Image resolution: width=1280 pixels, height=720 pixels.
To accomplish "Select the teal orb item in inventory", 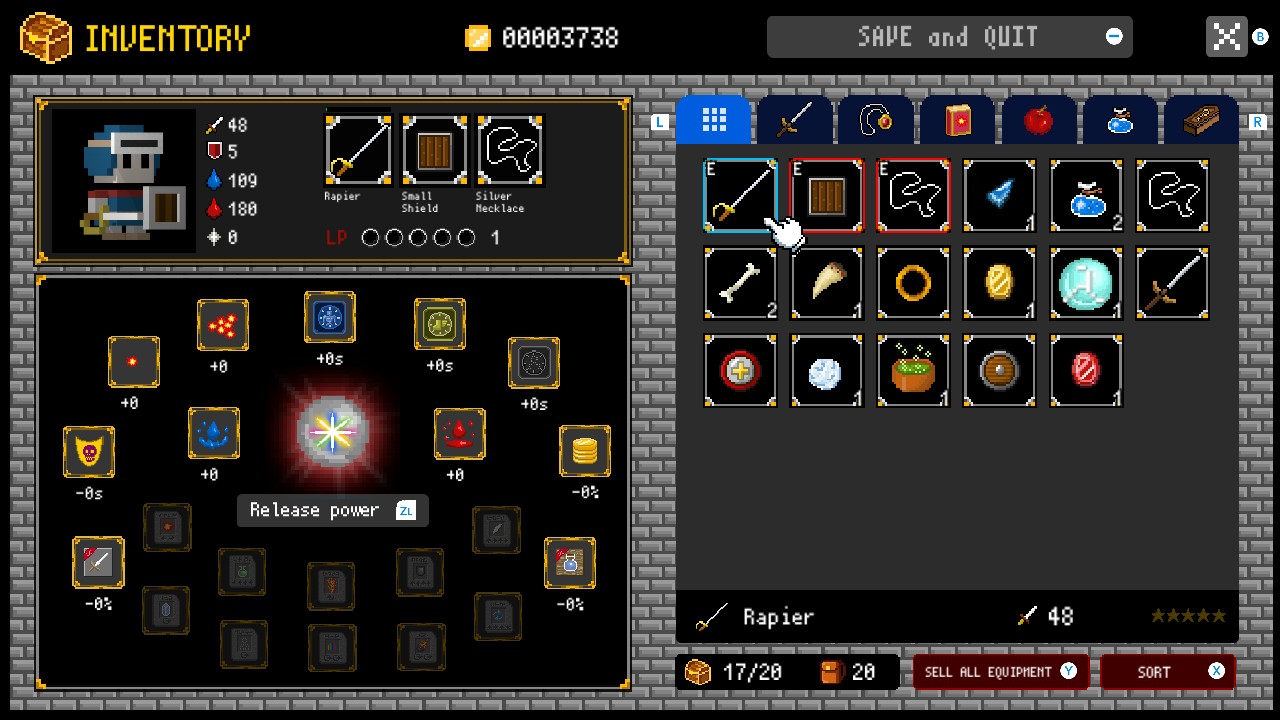I will click(1086, 283).
